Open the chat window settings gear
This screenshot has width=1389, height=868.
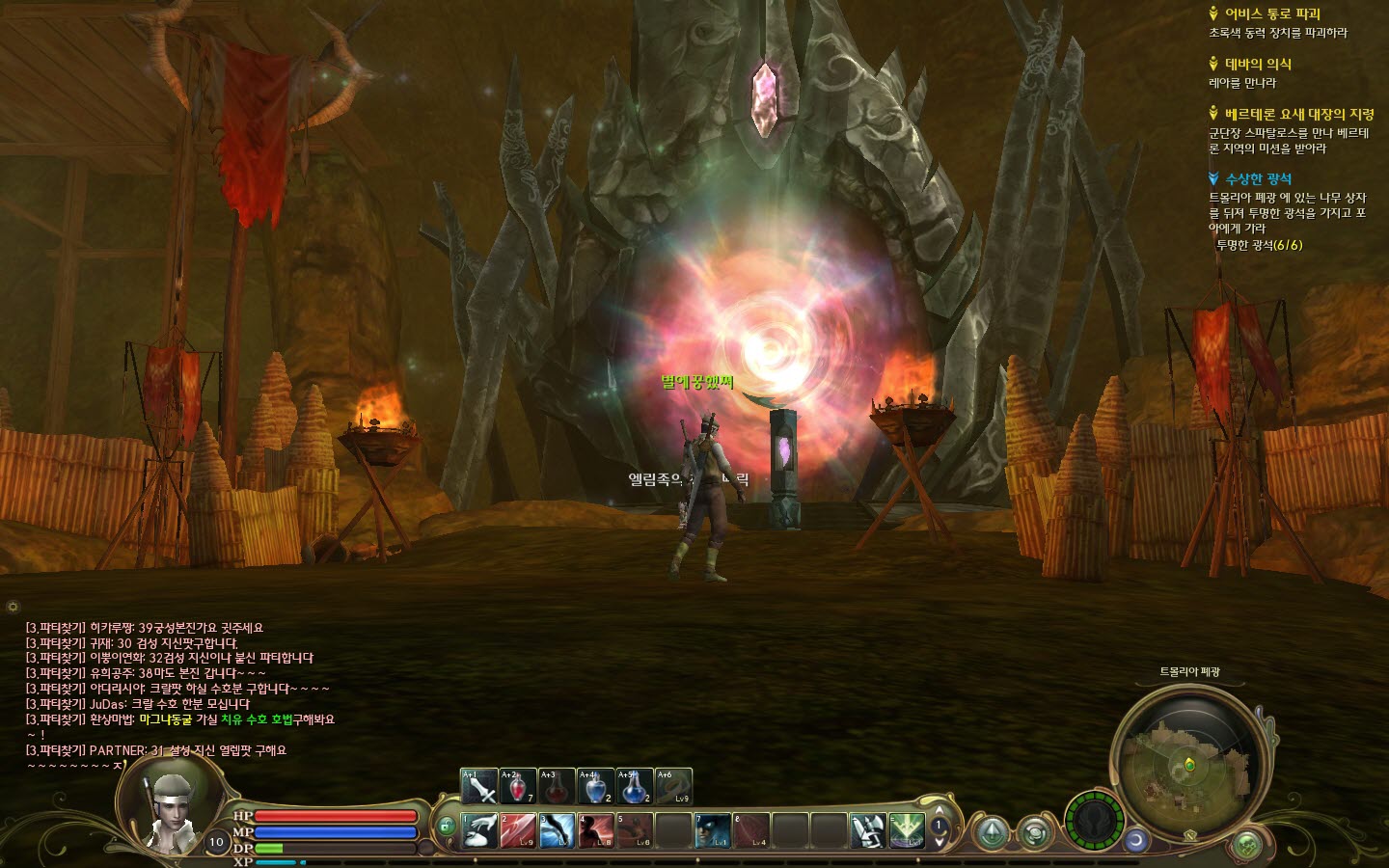(x=13, y=607)
